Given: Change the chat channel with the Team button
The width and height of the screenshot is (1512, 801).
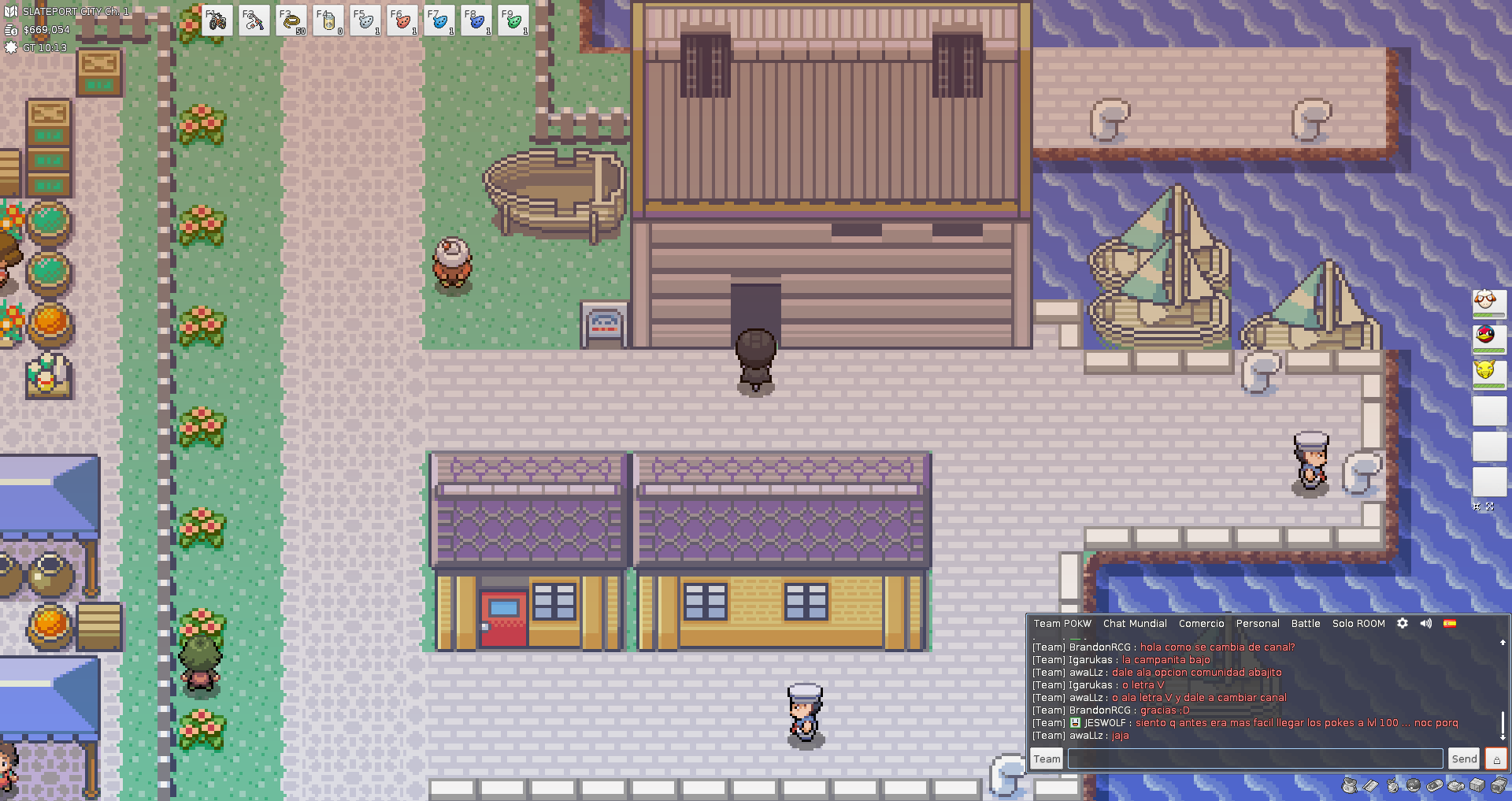Looking at the screenshot, I should [1047, 758].
